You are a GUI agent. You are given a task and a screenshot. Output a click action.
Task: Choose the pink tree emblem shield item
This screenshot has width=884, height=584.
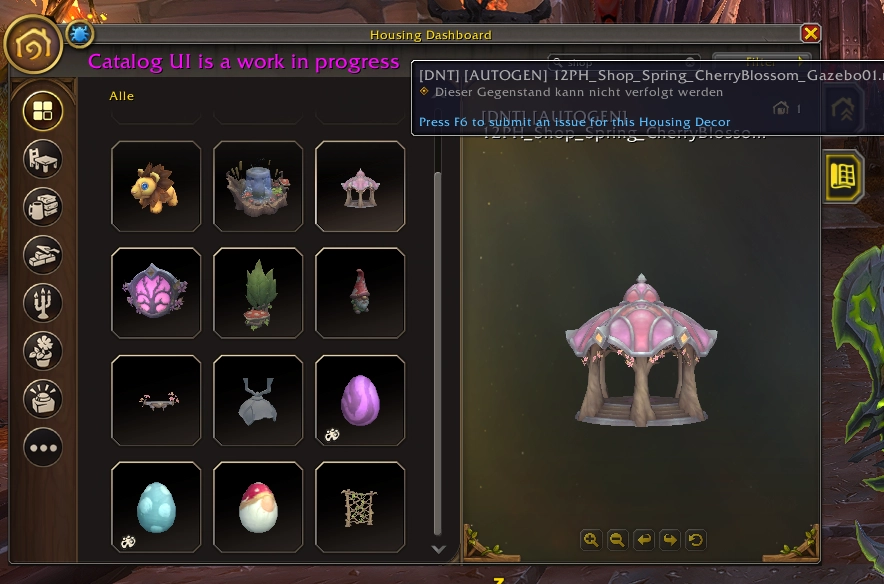click(156, 293)
